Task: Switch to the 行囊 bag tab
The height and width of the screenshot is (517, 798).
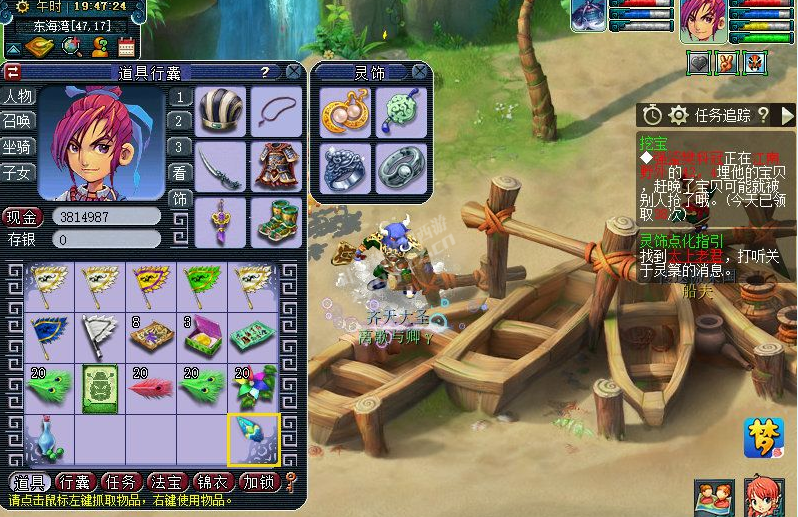Action: (x=76, y=482)
